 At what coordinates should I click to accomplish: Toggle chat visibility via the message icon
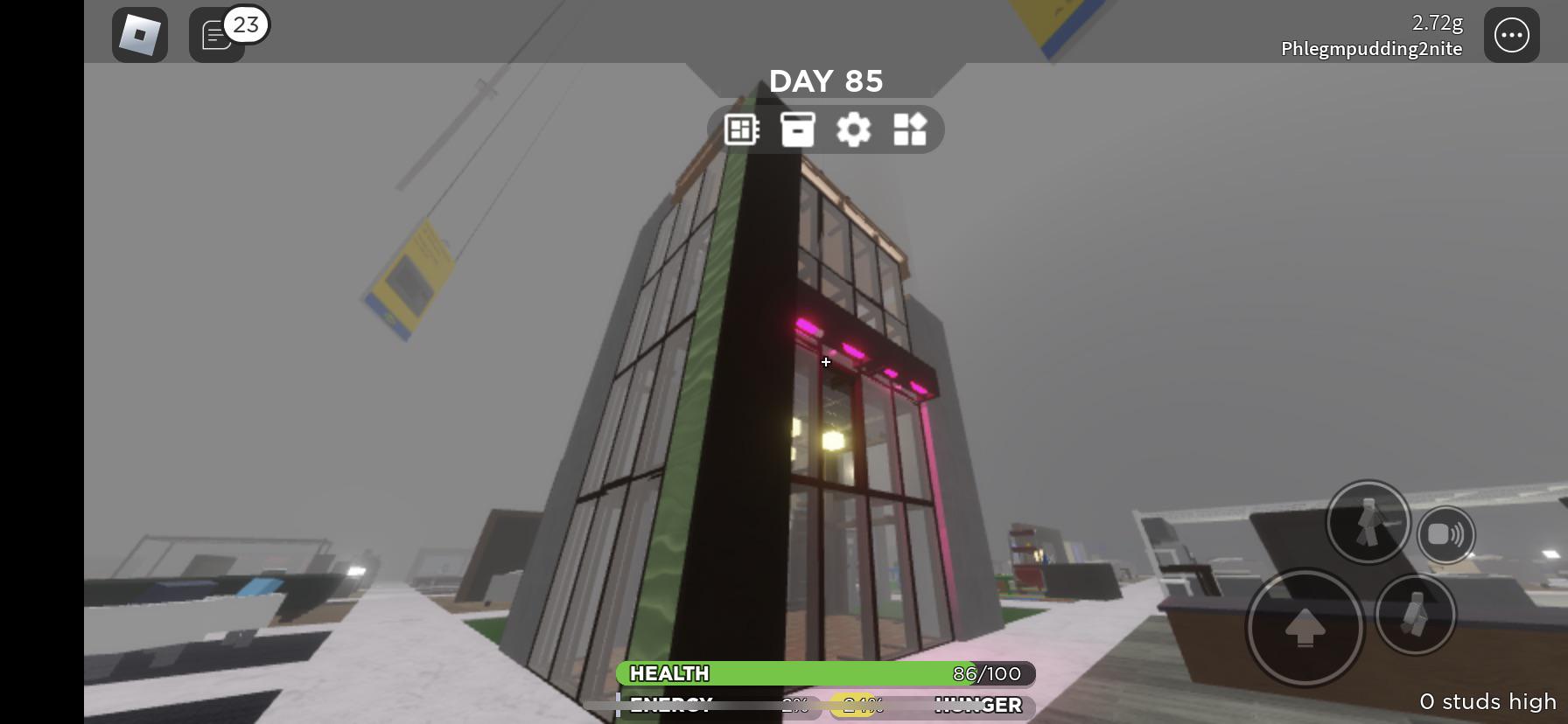click(215, 37)
